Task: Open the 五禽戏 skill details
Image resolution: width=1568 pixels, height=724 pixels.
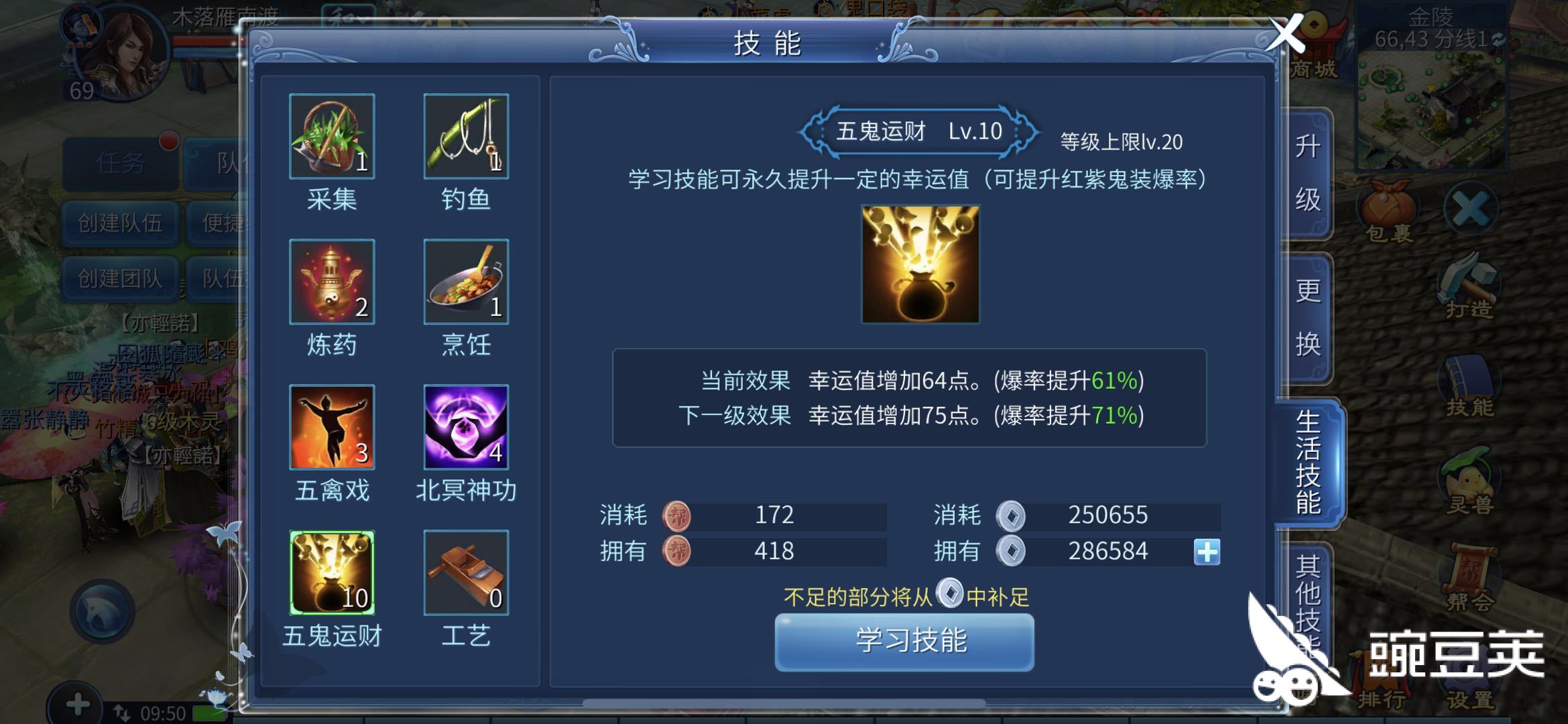Action: tap(331, 428)
